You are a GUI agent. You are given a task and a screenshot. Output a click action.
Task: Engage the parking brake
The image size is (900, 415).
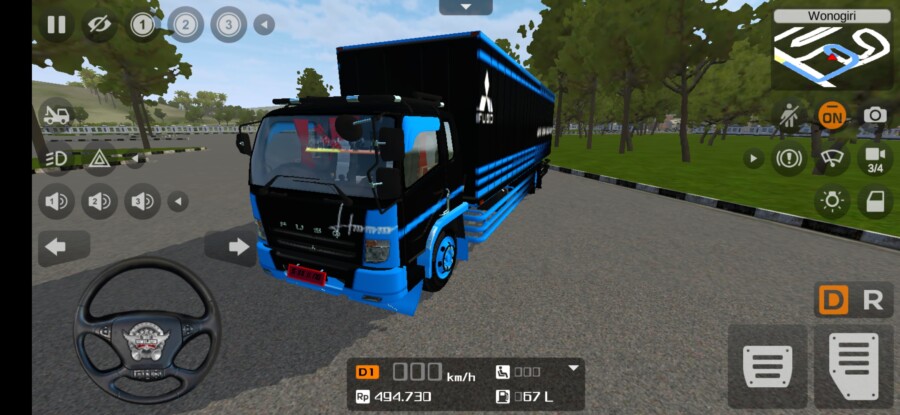(x=788, y=158)
